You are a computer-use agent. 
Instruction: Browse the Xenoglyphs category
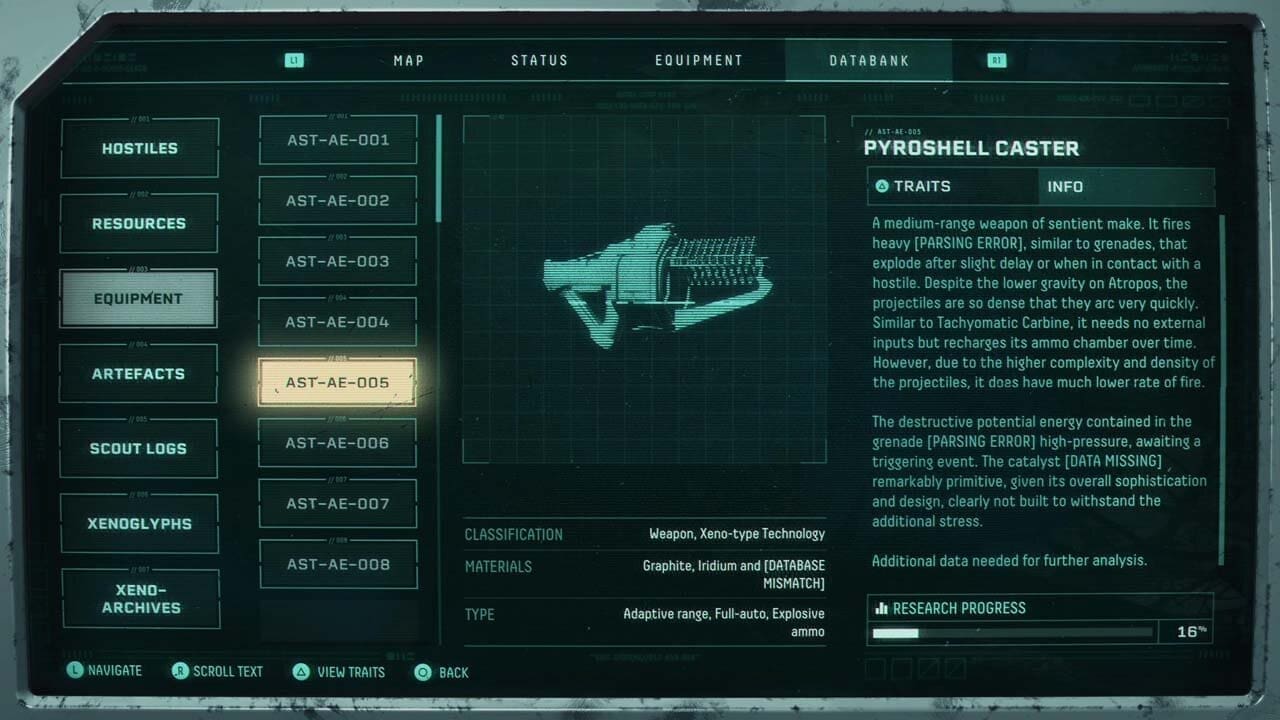coord(139,524)
